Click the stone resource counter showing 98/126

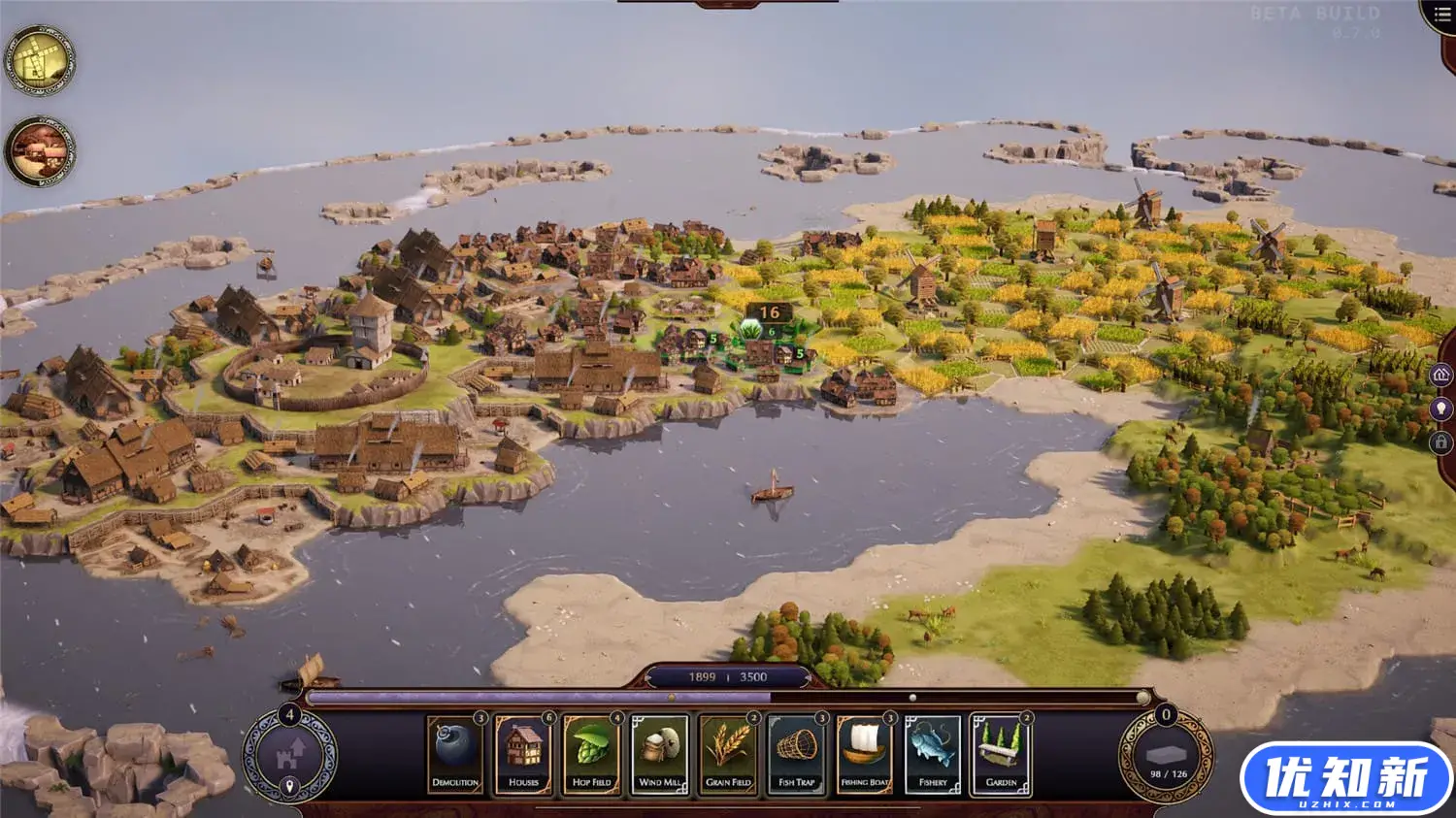[1169, 757]
